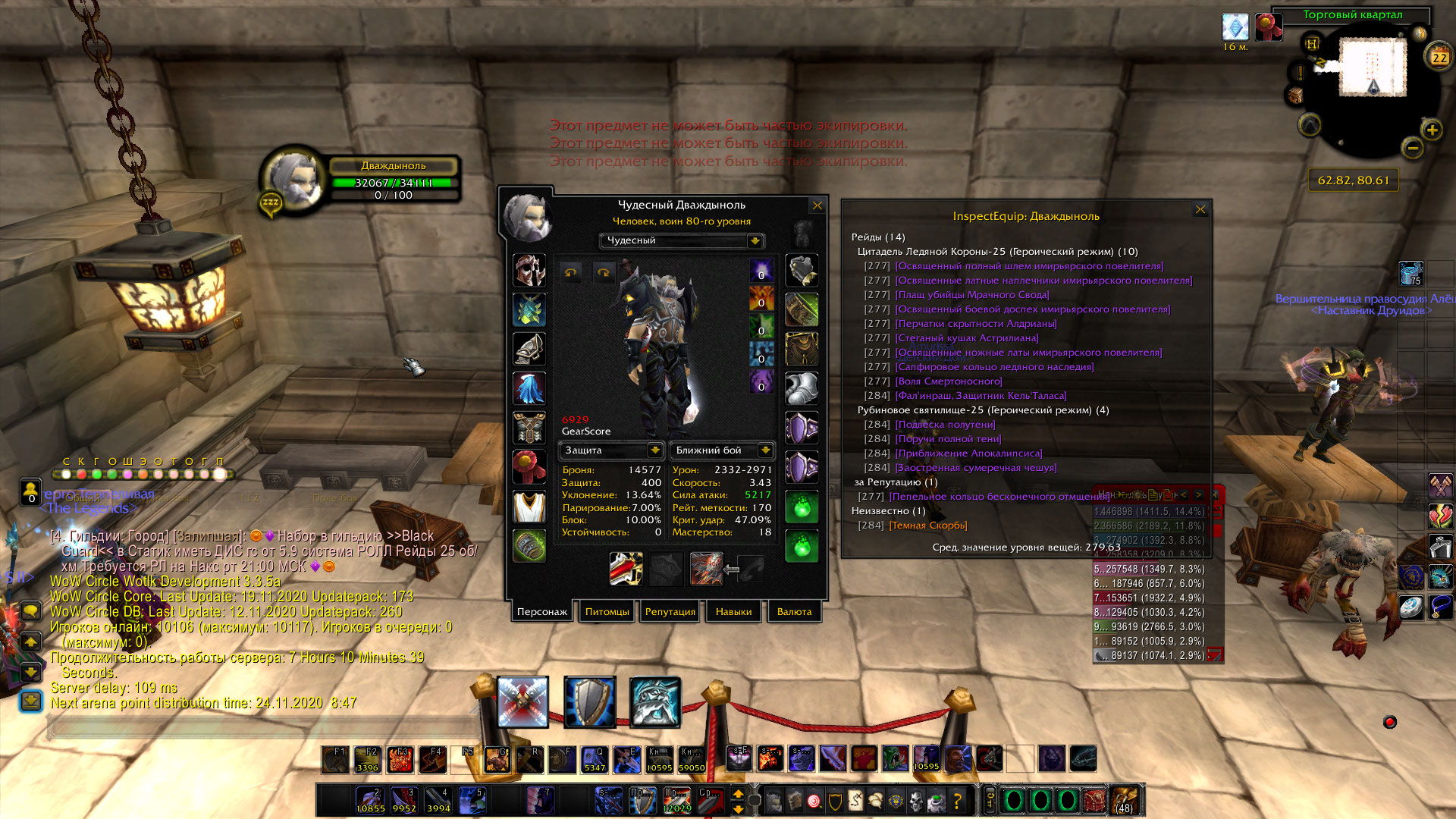Click the helmet equipment slot

(x=529, y=271)
